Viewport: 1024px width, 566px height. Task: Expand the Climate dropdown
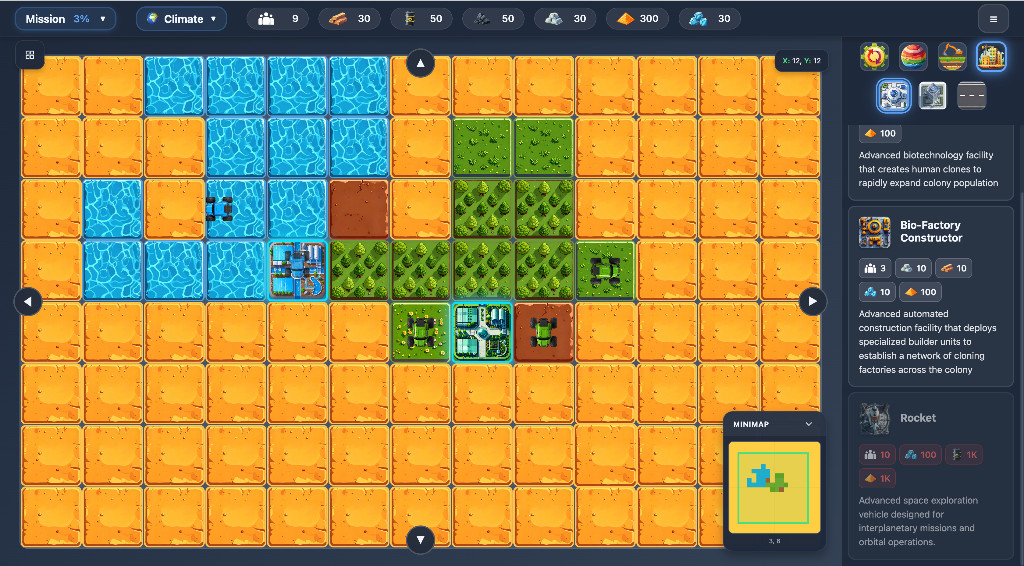(181, 19)
